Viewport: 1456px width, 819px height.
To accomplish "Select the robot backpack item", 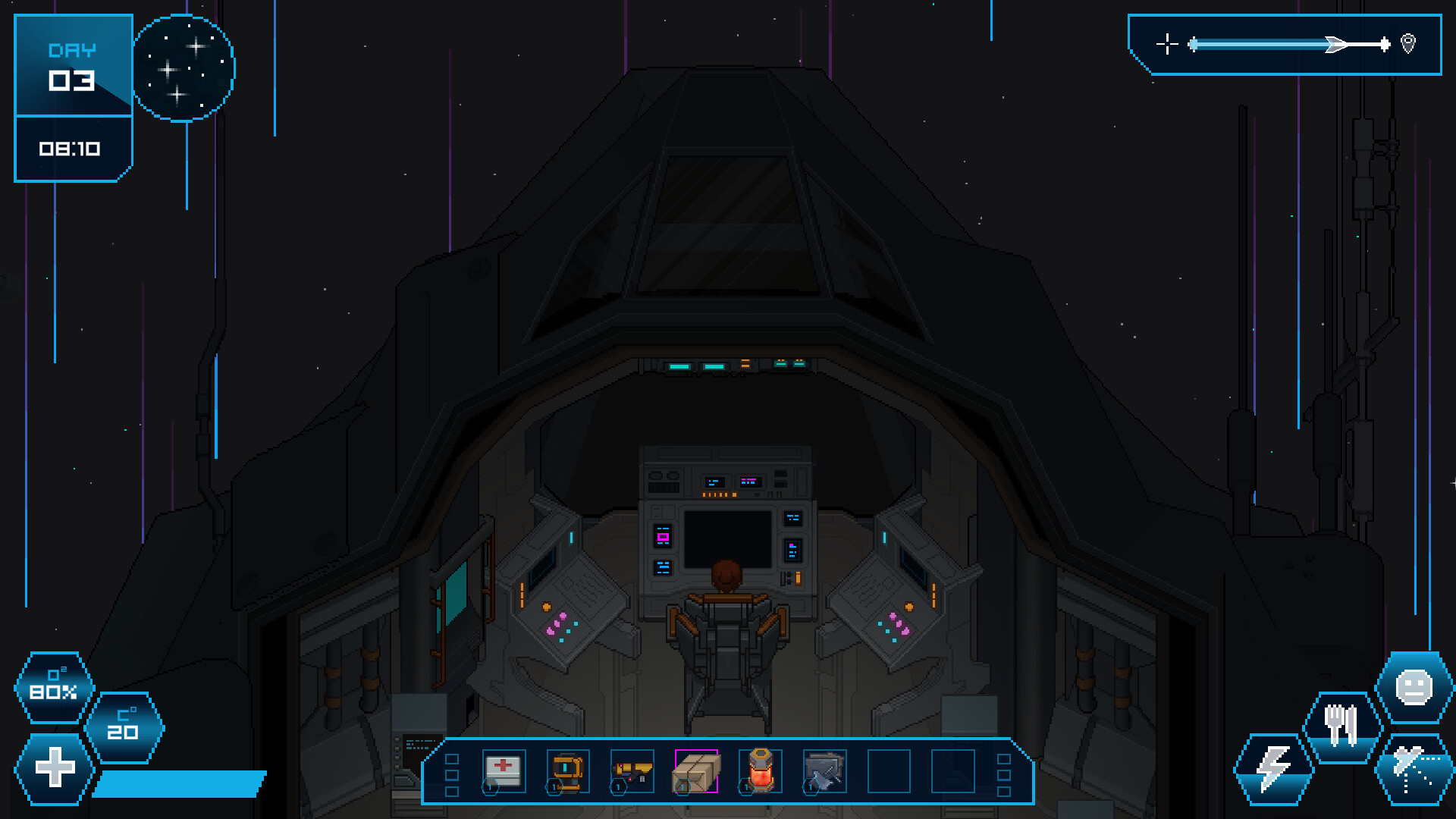I will pyautogui.click(x=567, y=770).
